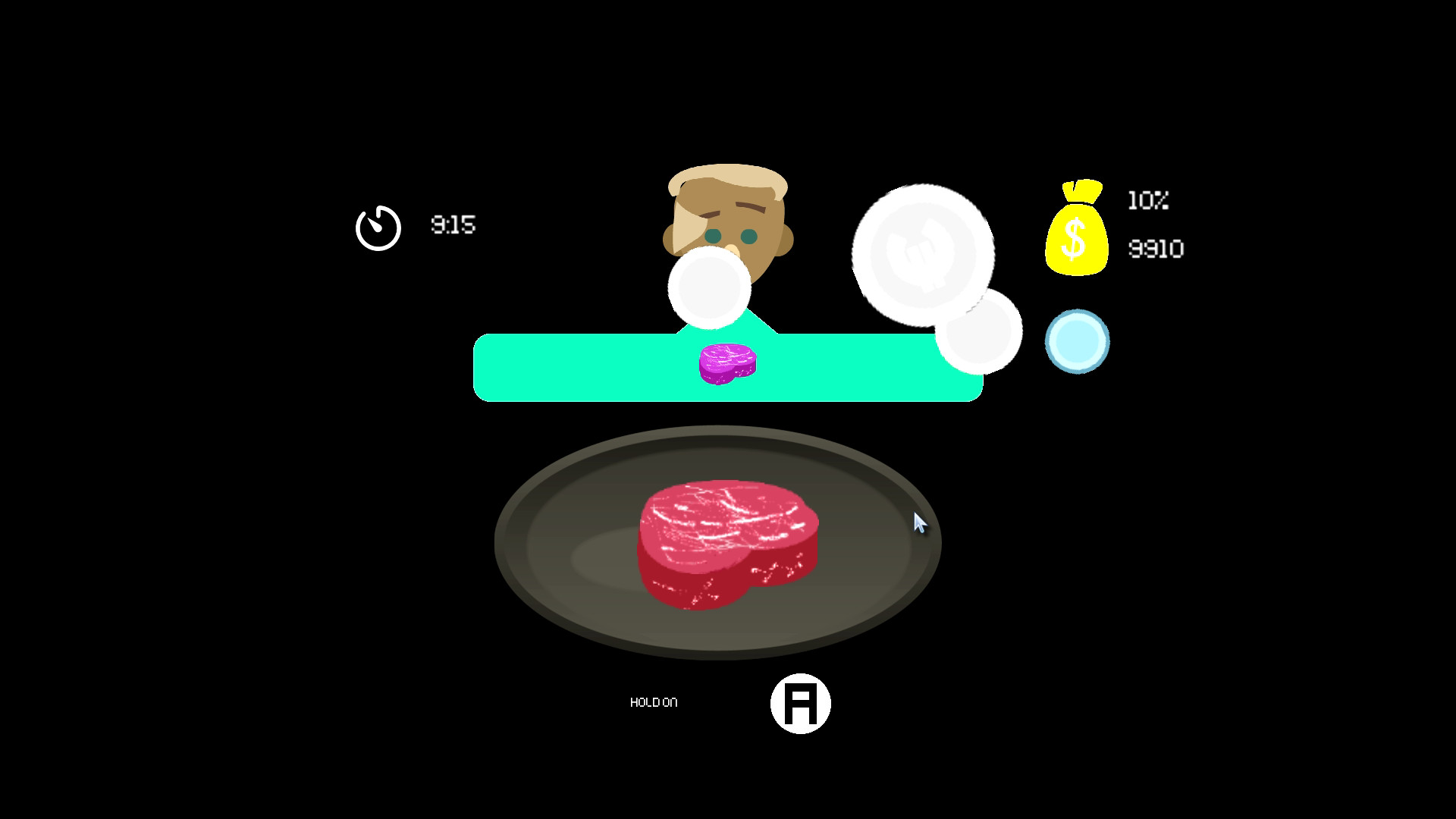
Task: Click the smaller white circle below the handshake
Action: [980, 331]
